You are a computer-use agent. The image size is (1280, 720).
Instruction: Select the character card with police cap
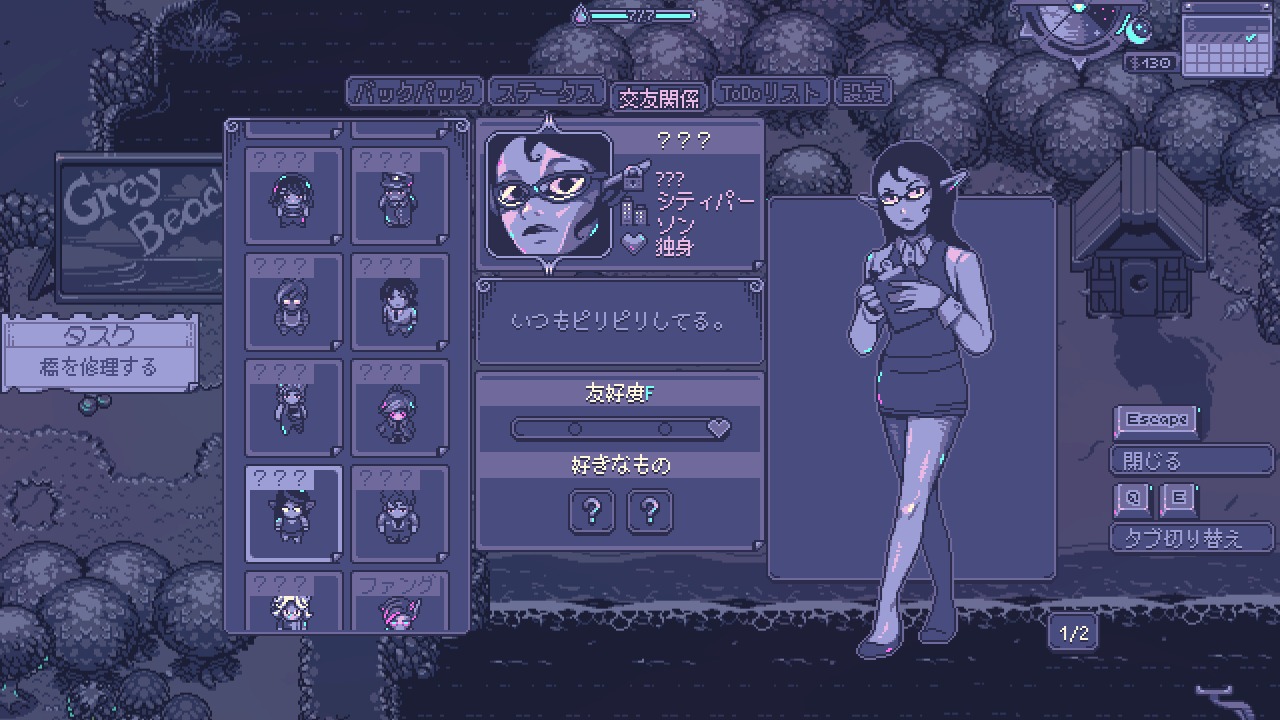click(x=400, y=196)
